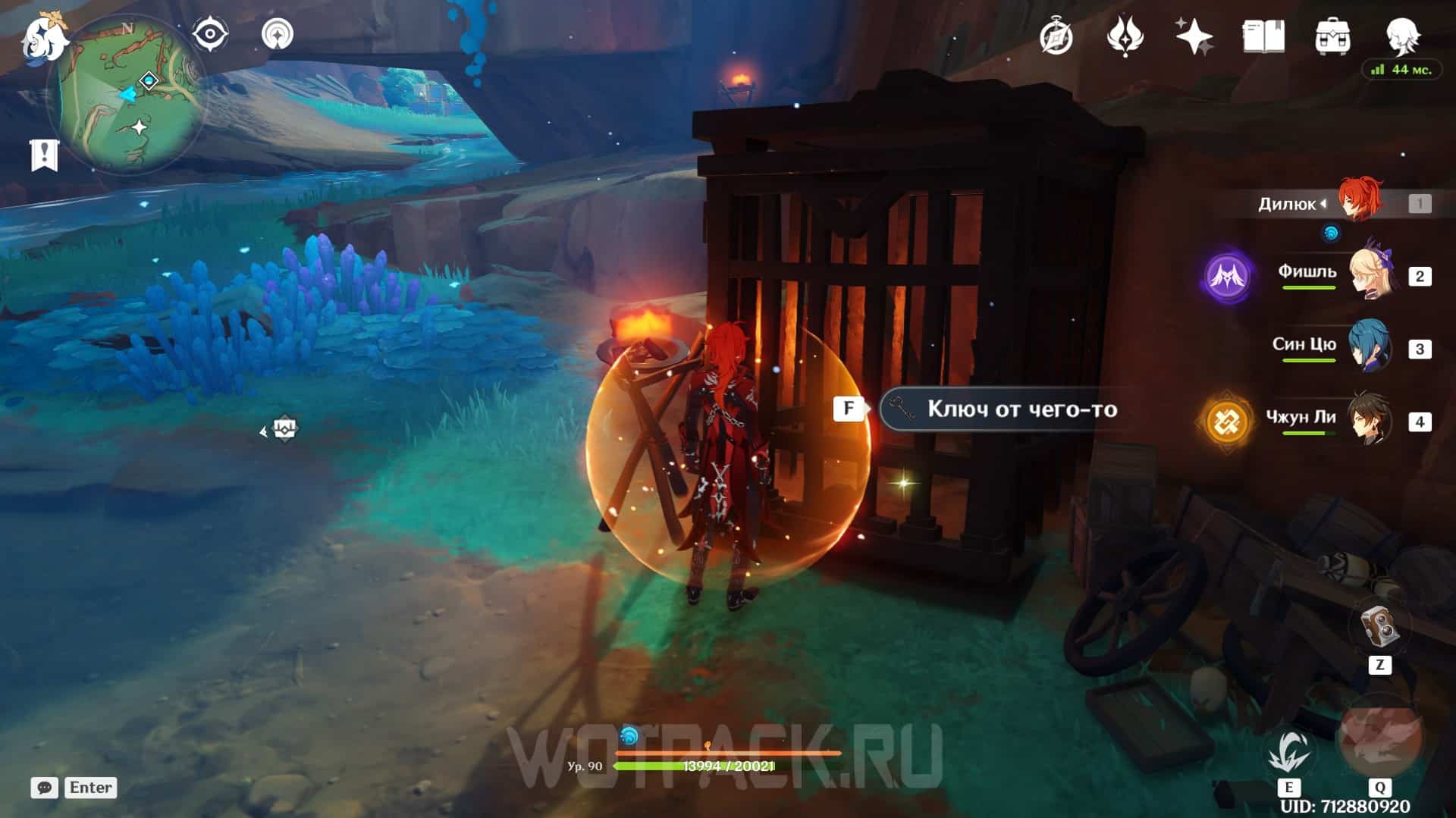Open the Adventurer Handbook book icon
The image size is (1456, 818).
[x=1263, y=36]
